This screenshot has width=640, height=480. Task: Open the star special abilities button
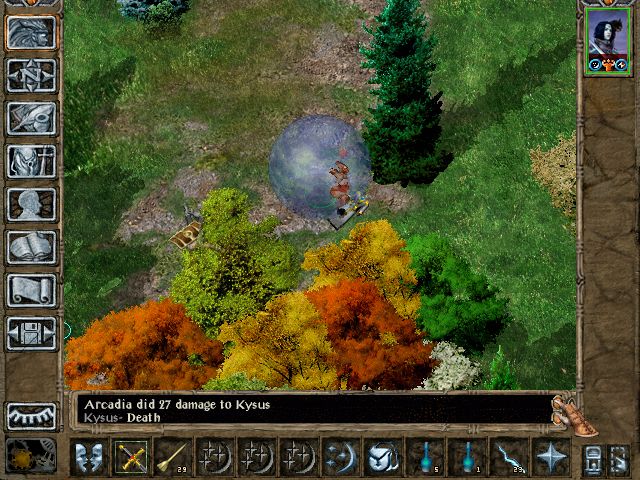(x=551, y=458)
